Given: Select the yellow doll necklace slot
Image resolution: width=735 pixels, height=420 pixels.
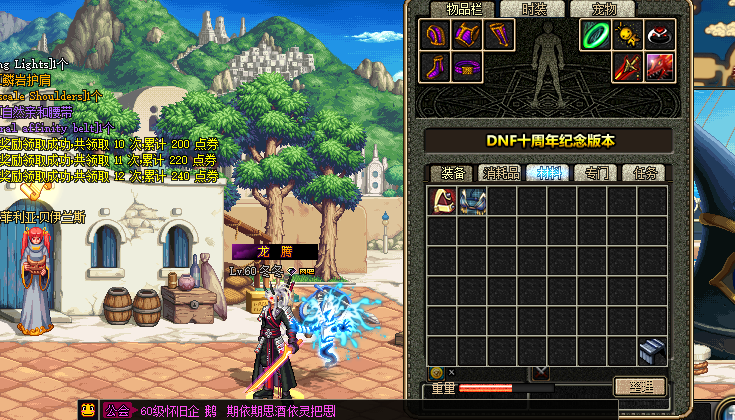Looking at the screenshot, I should (628, 36).
